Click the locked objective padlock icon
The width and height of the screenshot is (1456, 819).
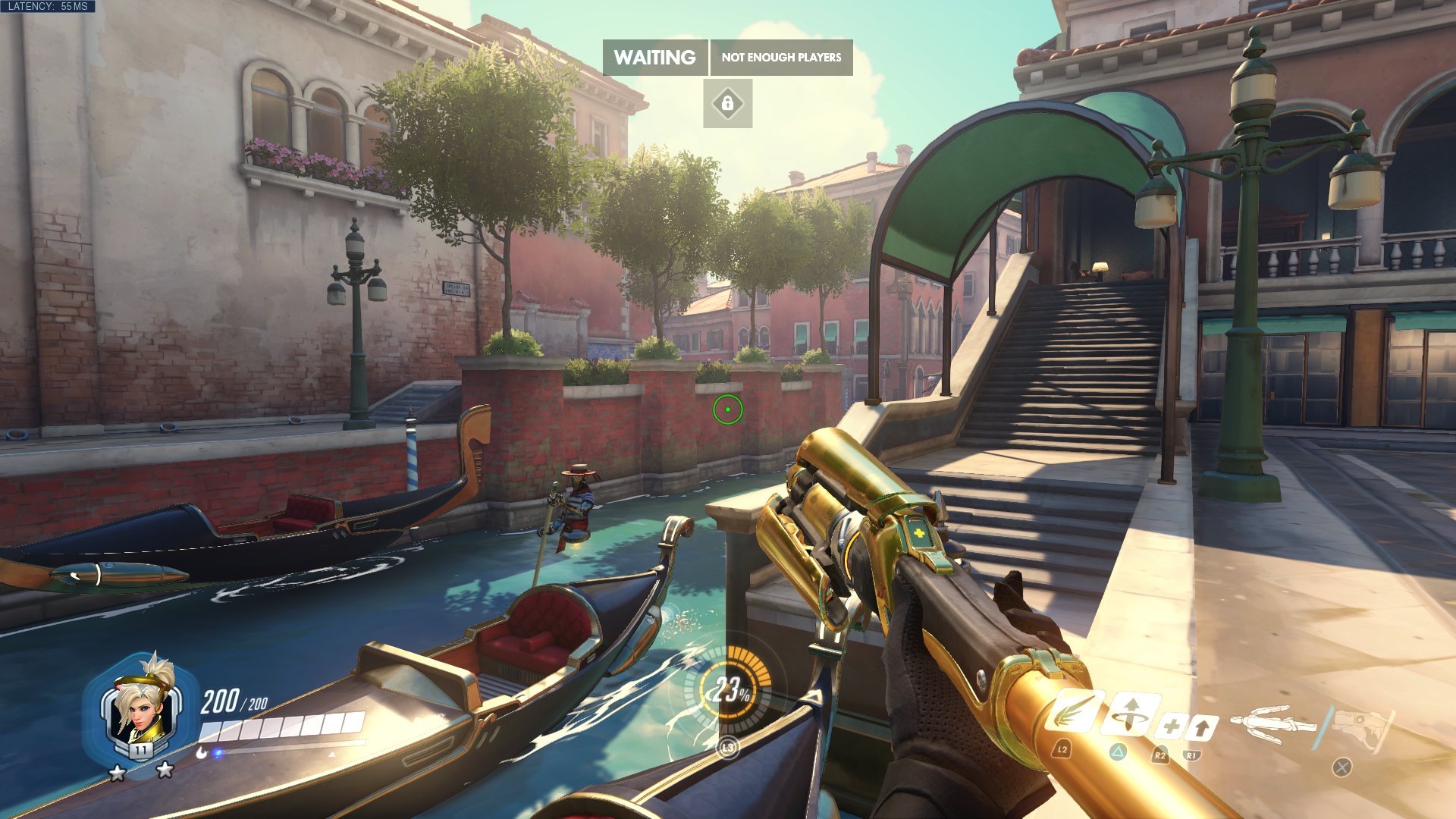click(x=727, y=103)
